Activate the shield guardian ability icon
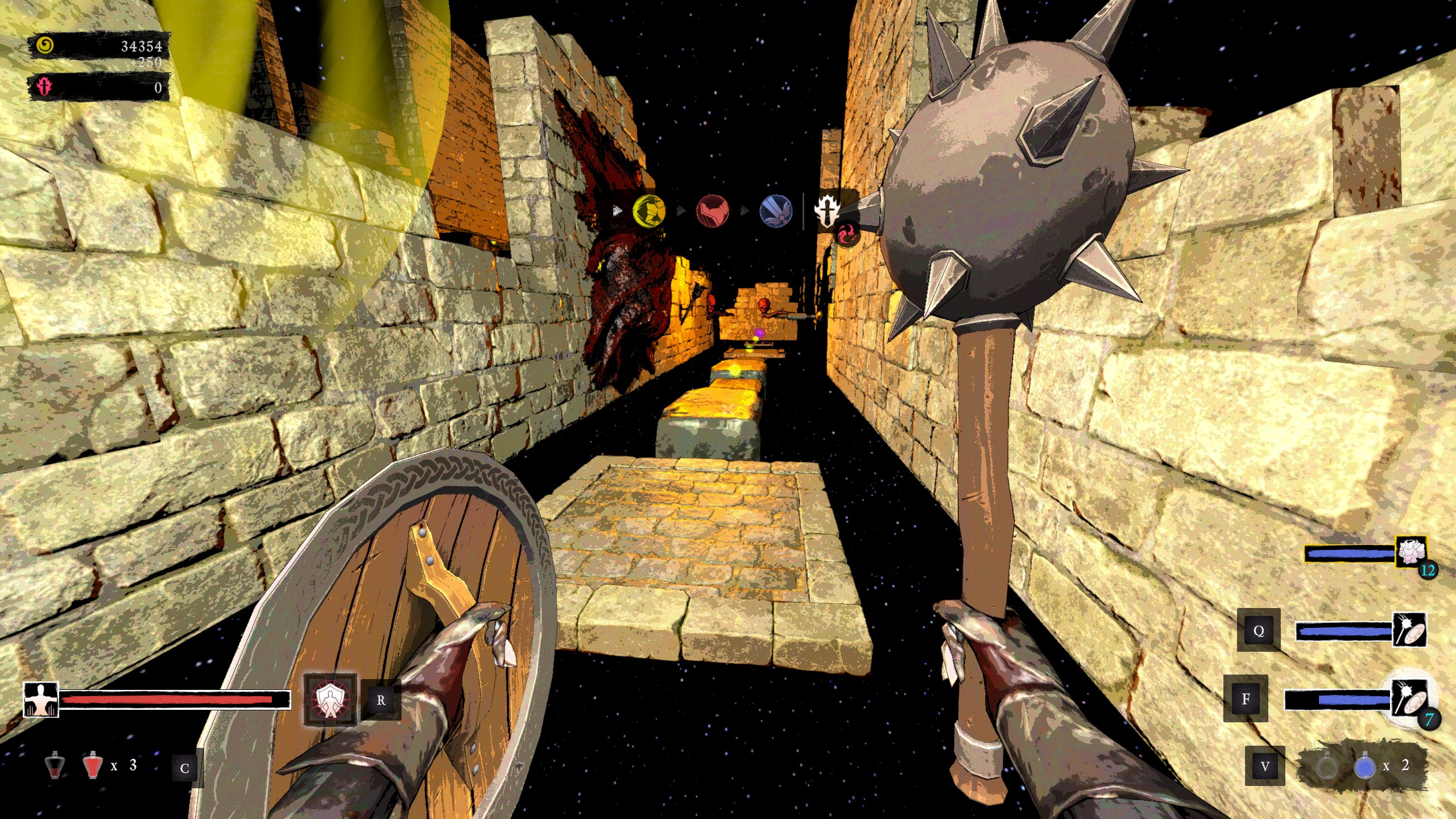 point(329,700)
